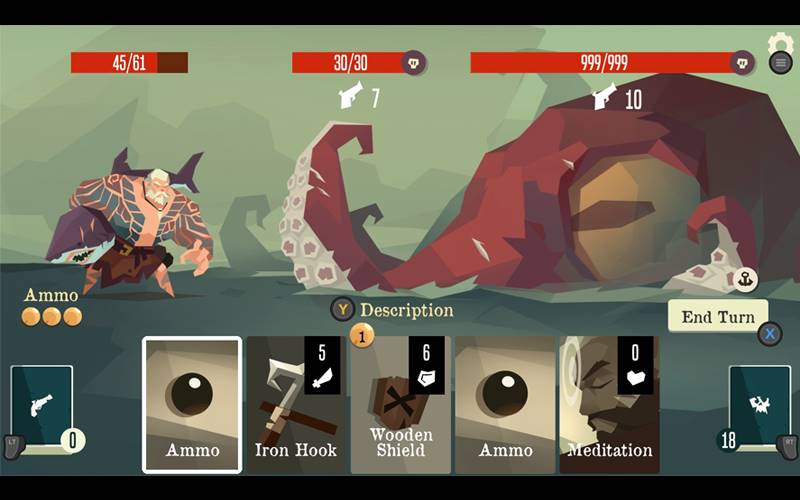The image size is (800, 500).
Task: Open the pistol deck pile
Action: pos(42,407)
